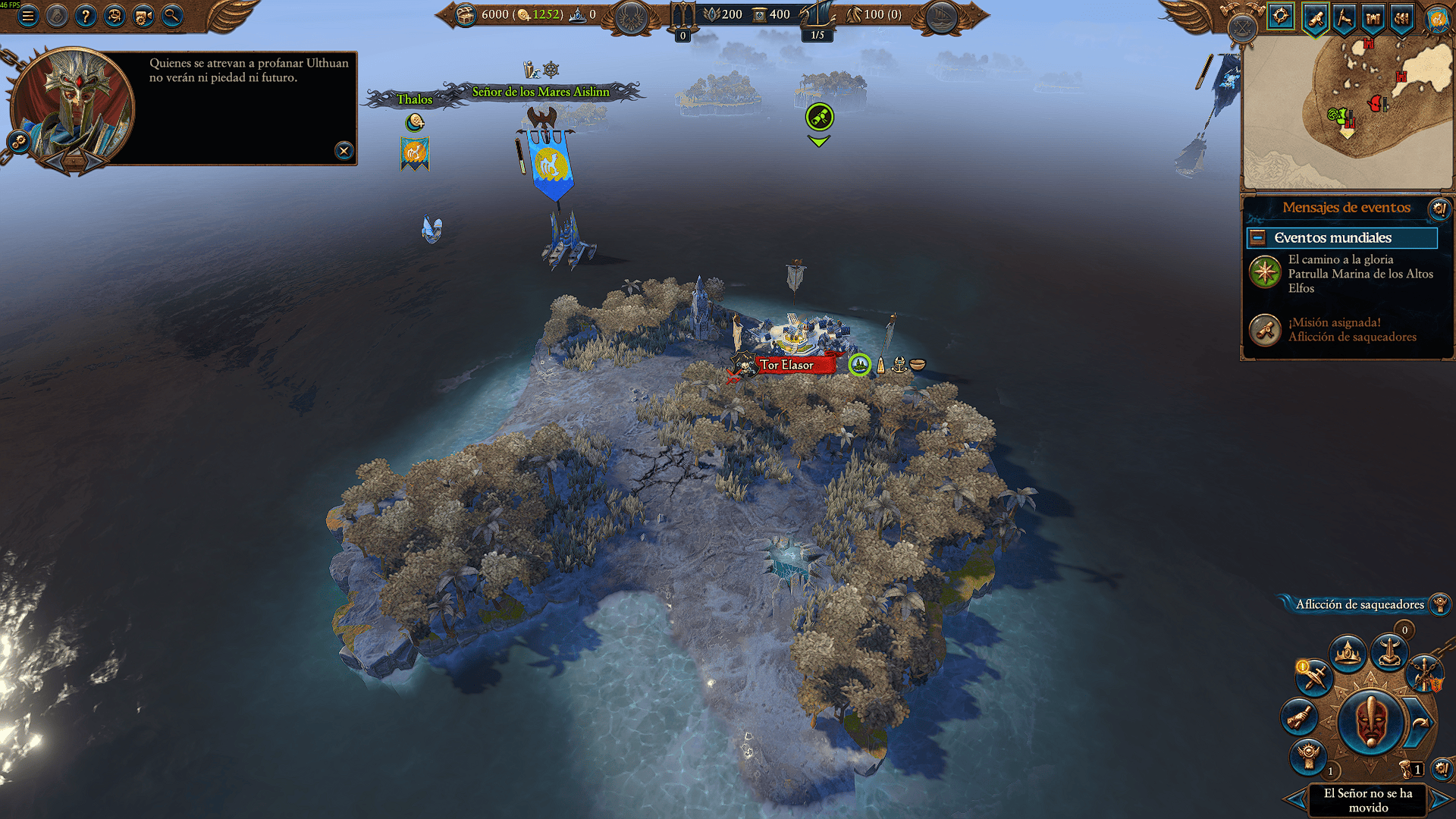The height and width of the screenshot is (819, 1456).
Task: Open the question mark help button
Action: [86, 15]
